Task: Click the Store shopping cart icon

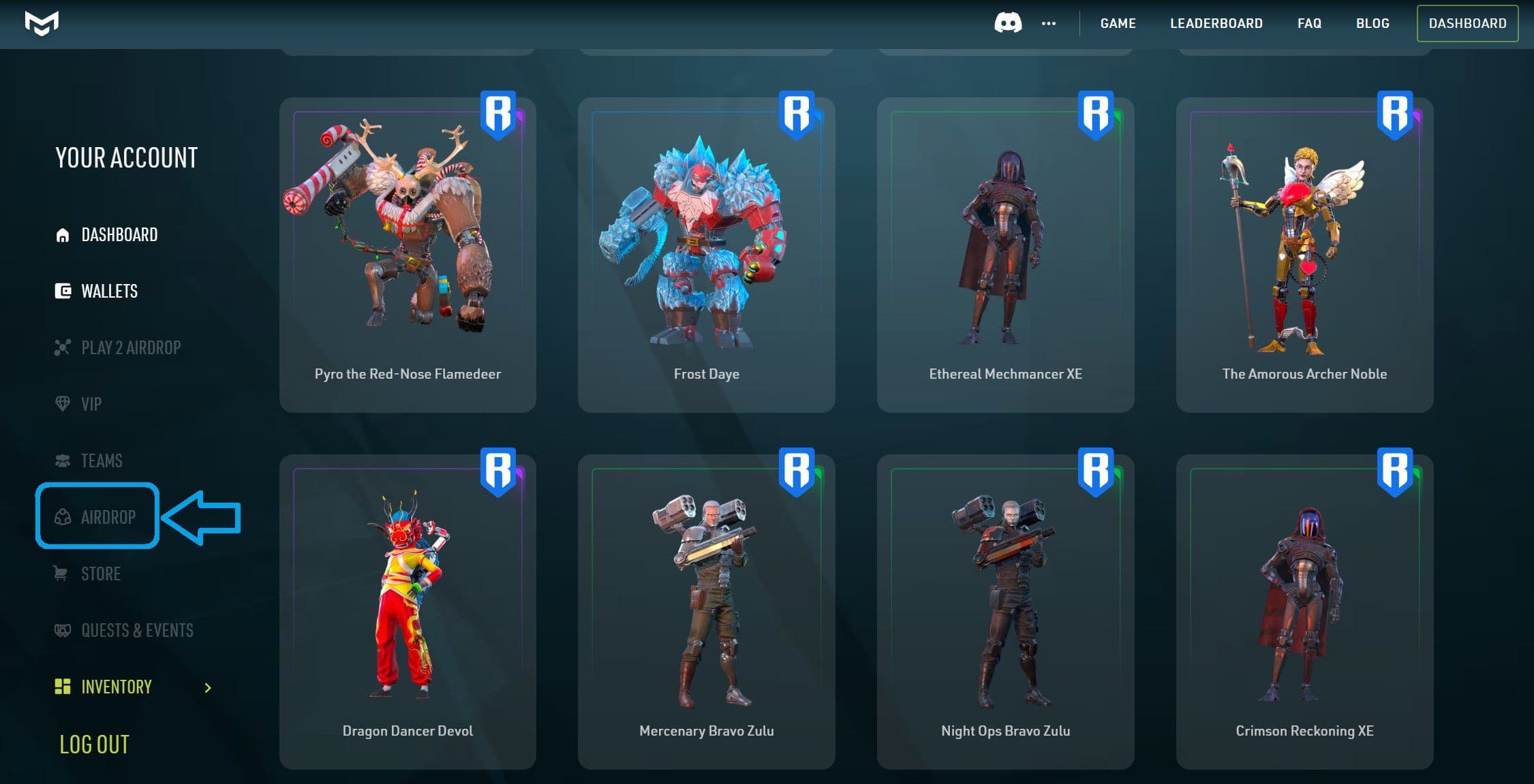Action: click(x=61, y=573)
